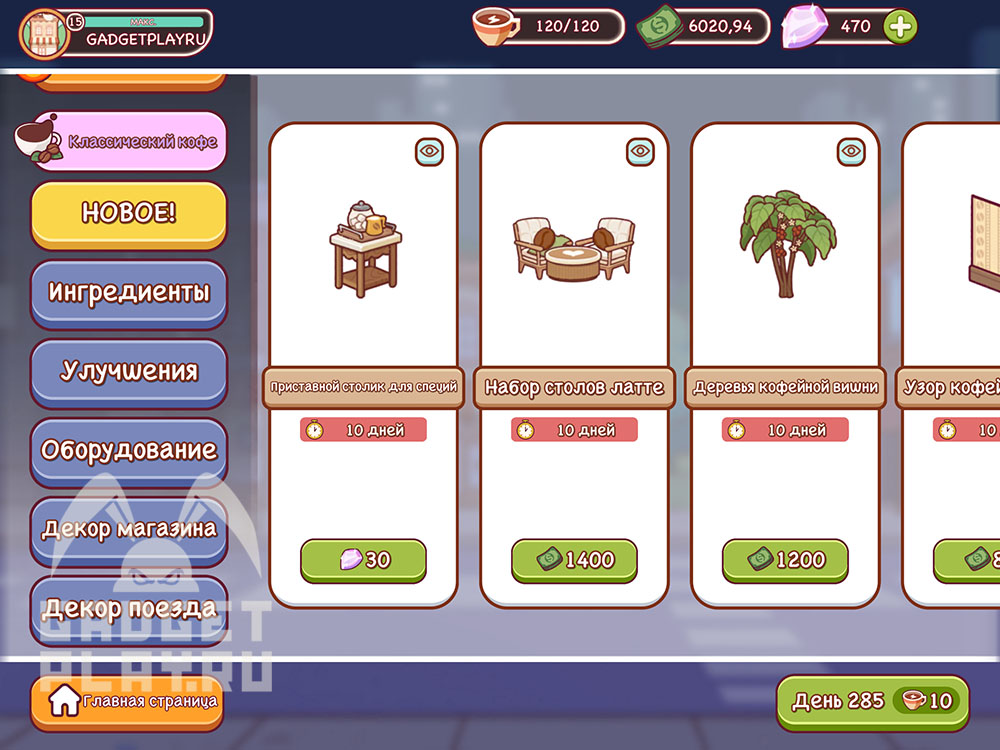1000x750 pixels.
Task: Switch to the Ингредиенты category
Action: [129, 293]
